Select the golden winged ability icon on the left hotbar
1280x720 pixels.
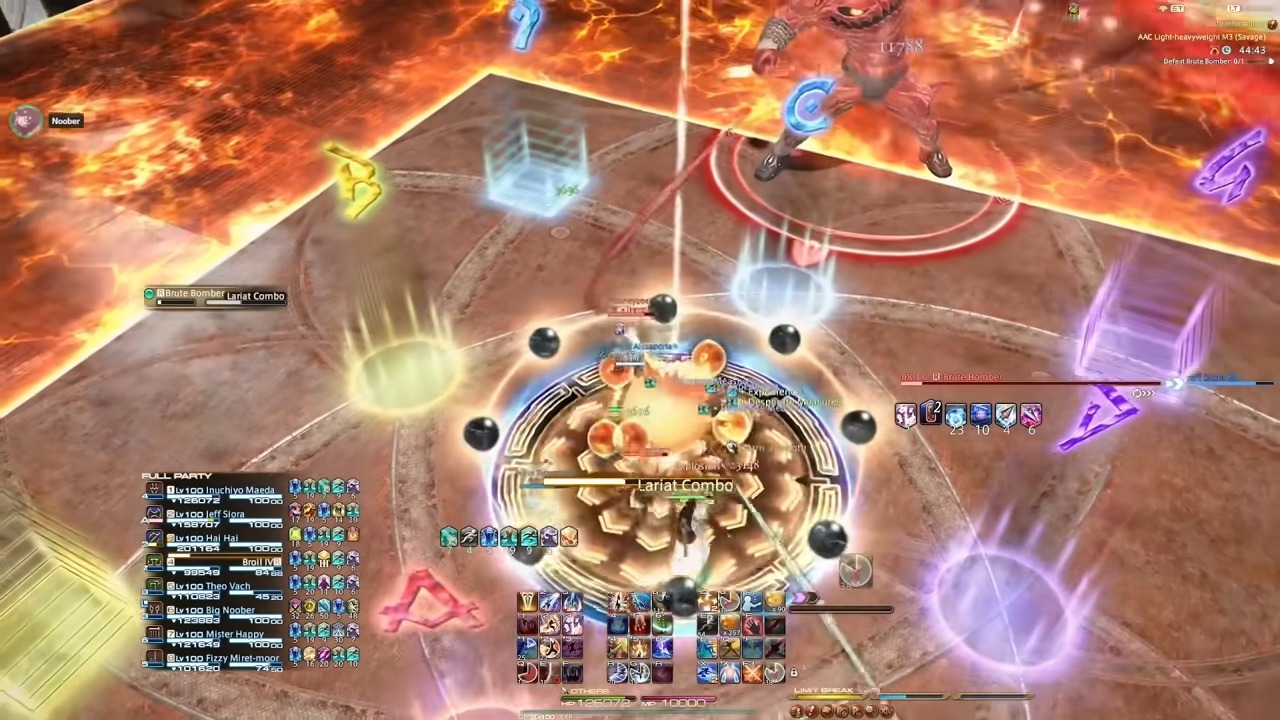click(528, 600)
